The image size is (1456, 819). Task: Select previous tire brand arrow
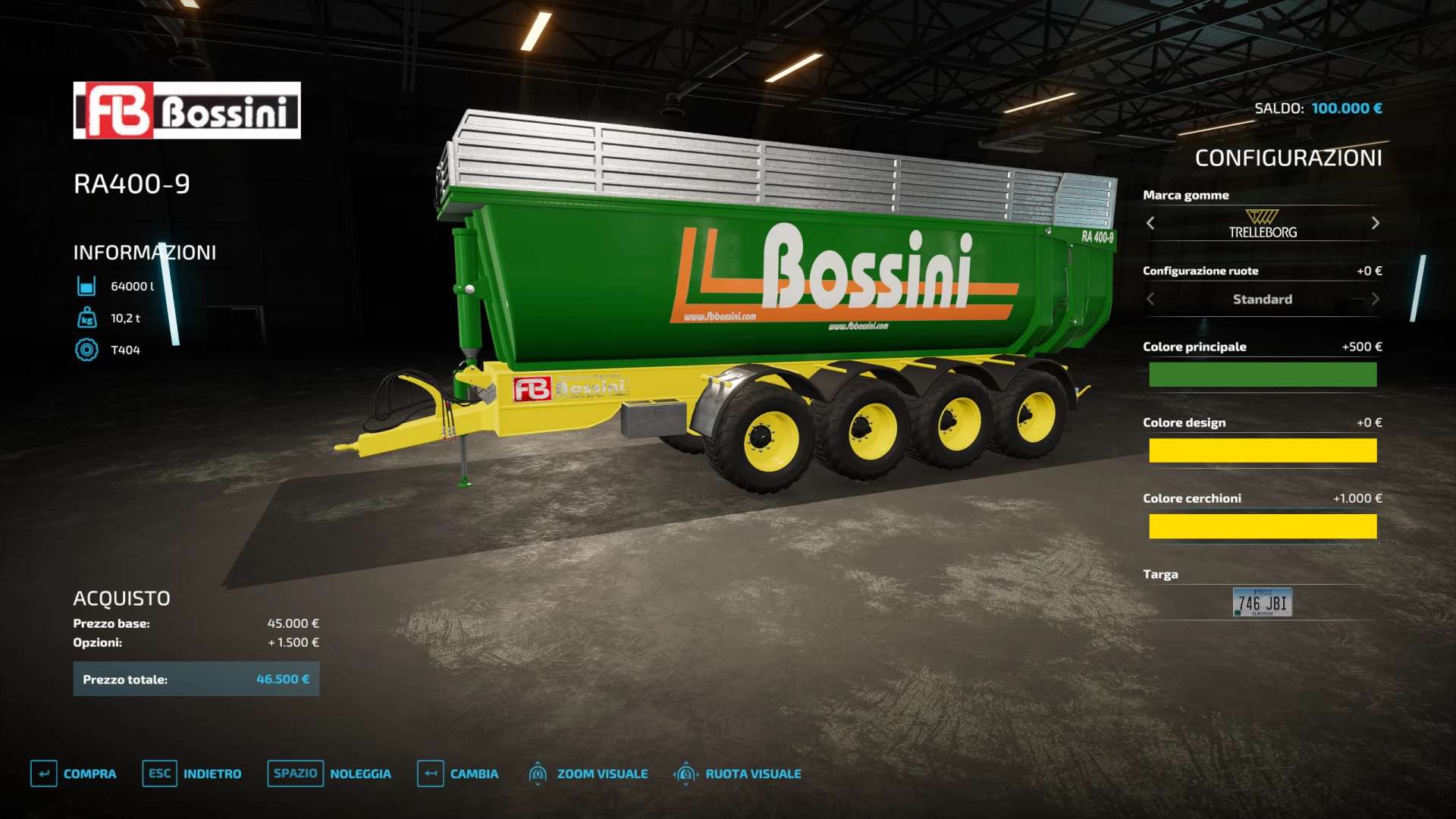(1150, 223)
